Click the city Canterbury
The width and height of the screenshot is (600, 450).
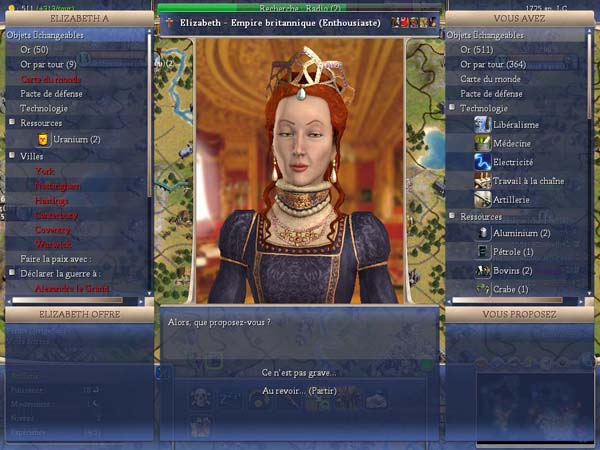(58, 214)
